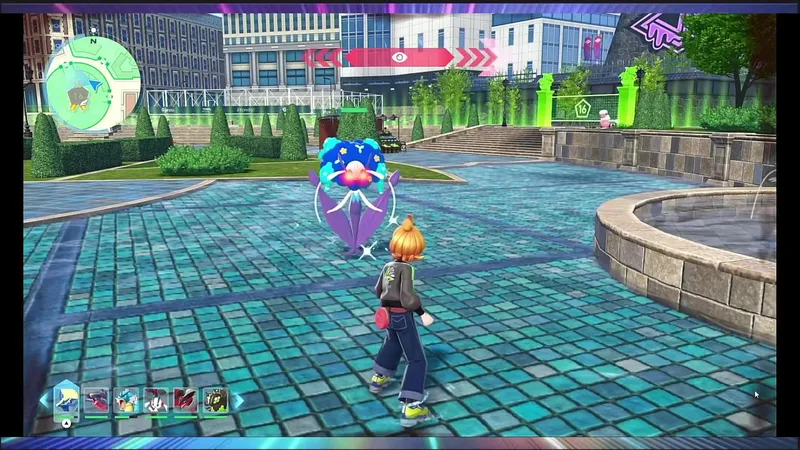Switch to Gyarados in the party bar

126,401
